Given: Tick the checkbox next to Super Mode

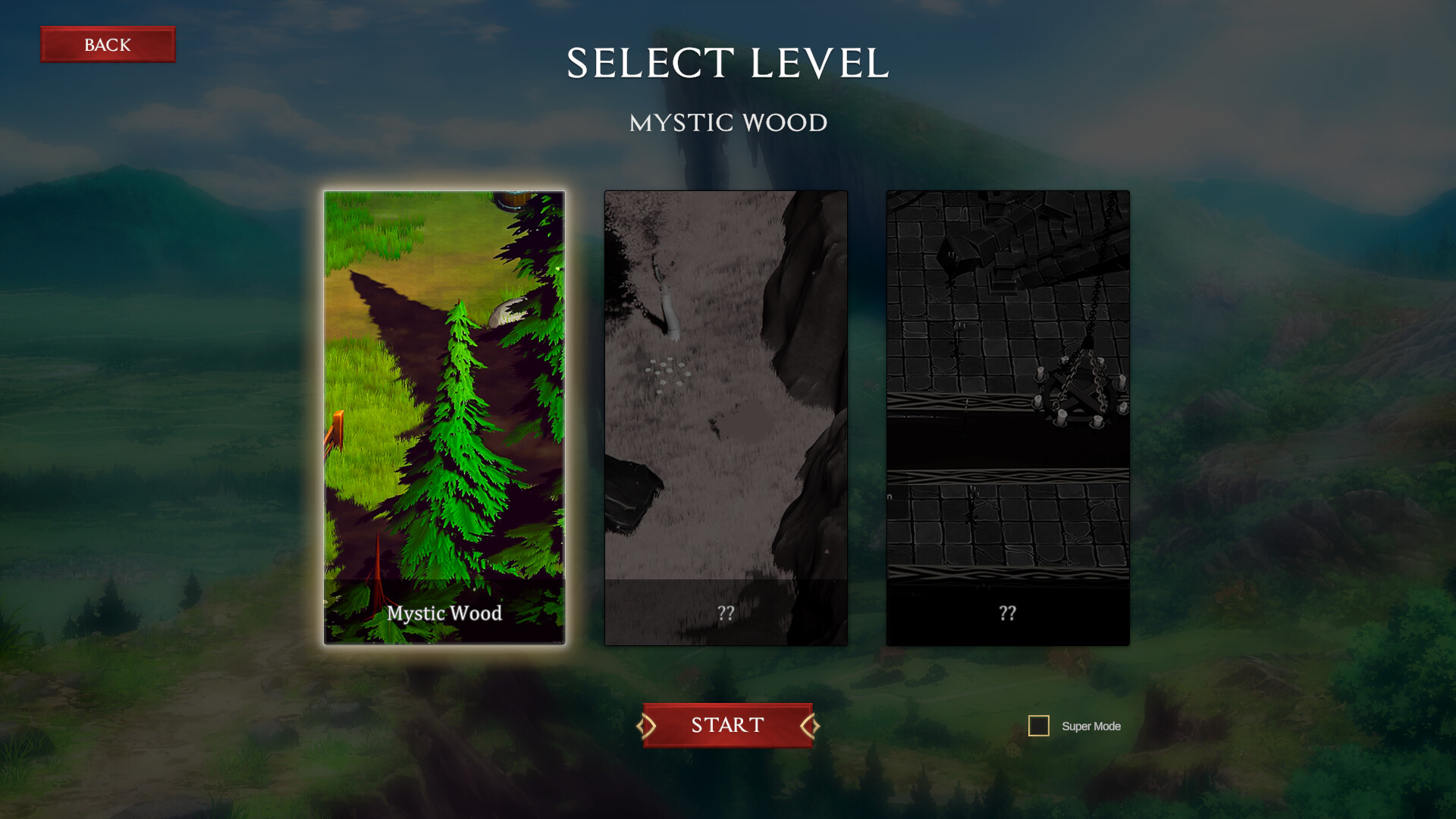Looking at the screenshot, I should 1038,726.
